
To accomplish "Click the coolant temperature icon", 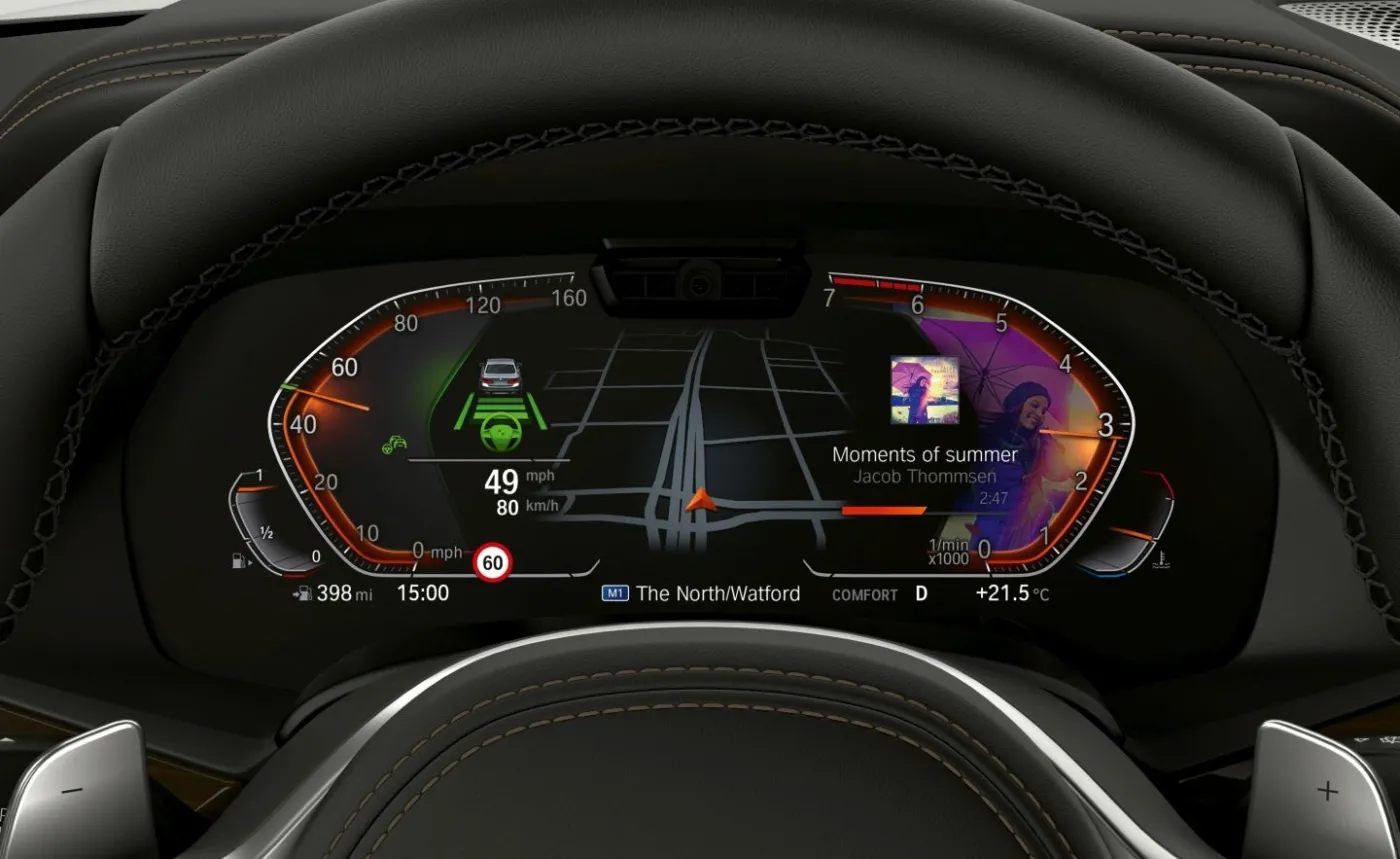I will (1164, 560).
